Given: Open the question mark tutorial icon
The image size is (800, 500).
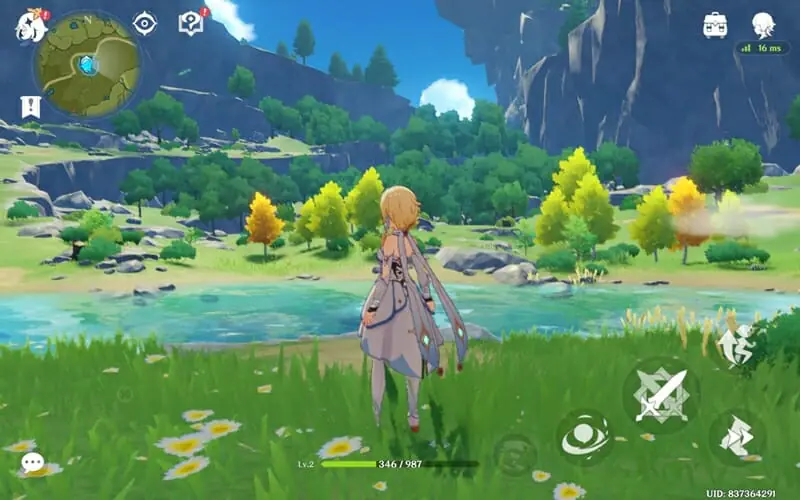Looking at the screenshot, I should (190, 23).
